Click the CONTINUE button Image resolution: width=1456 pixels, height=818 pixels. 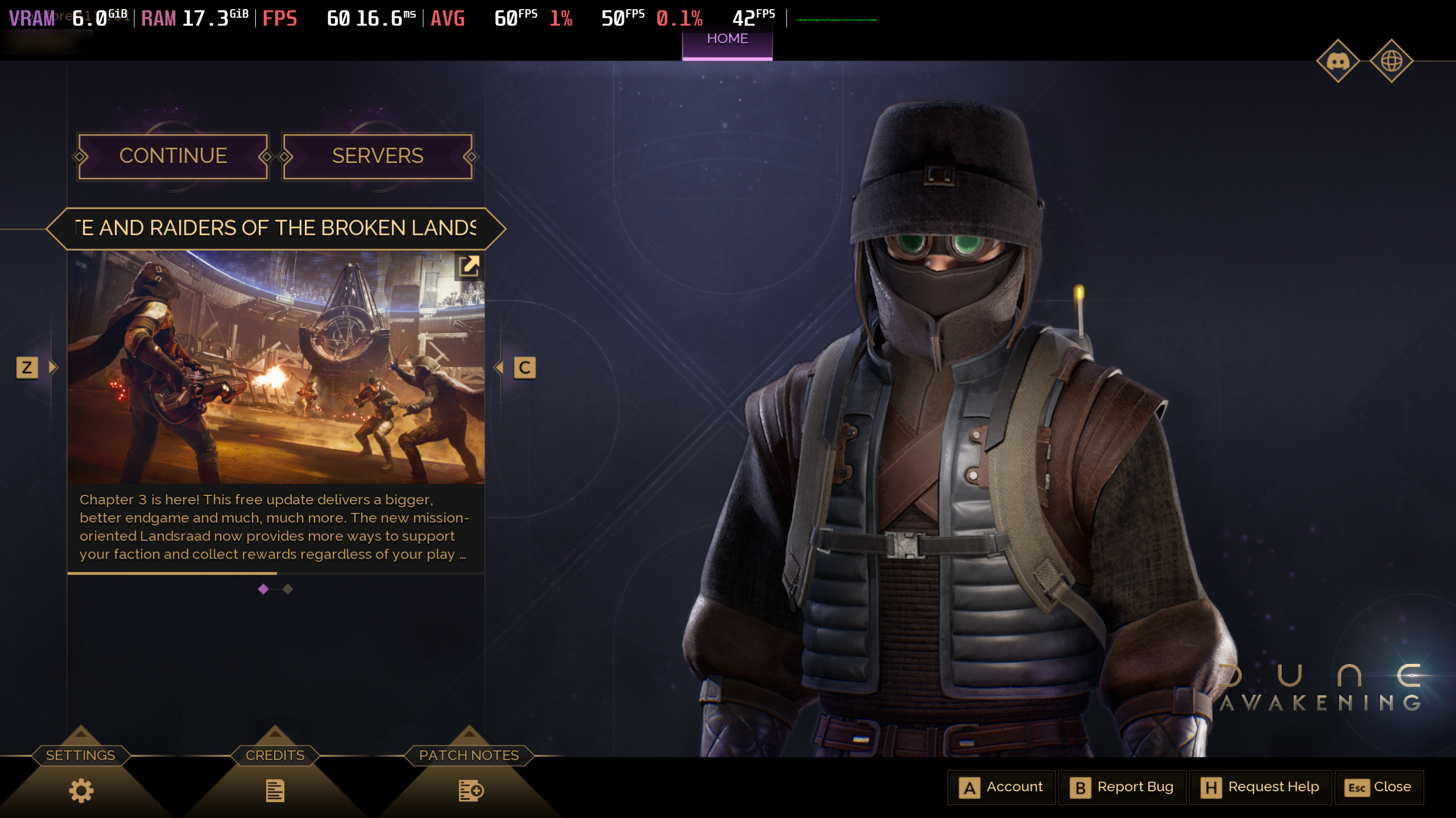click(173, 156)
